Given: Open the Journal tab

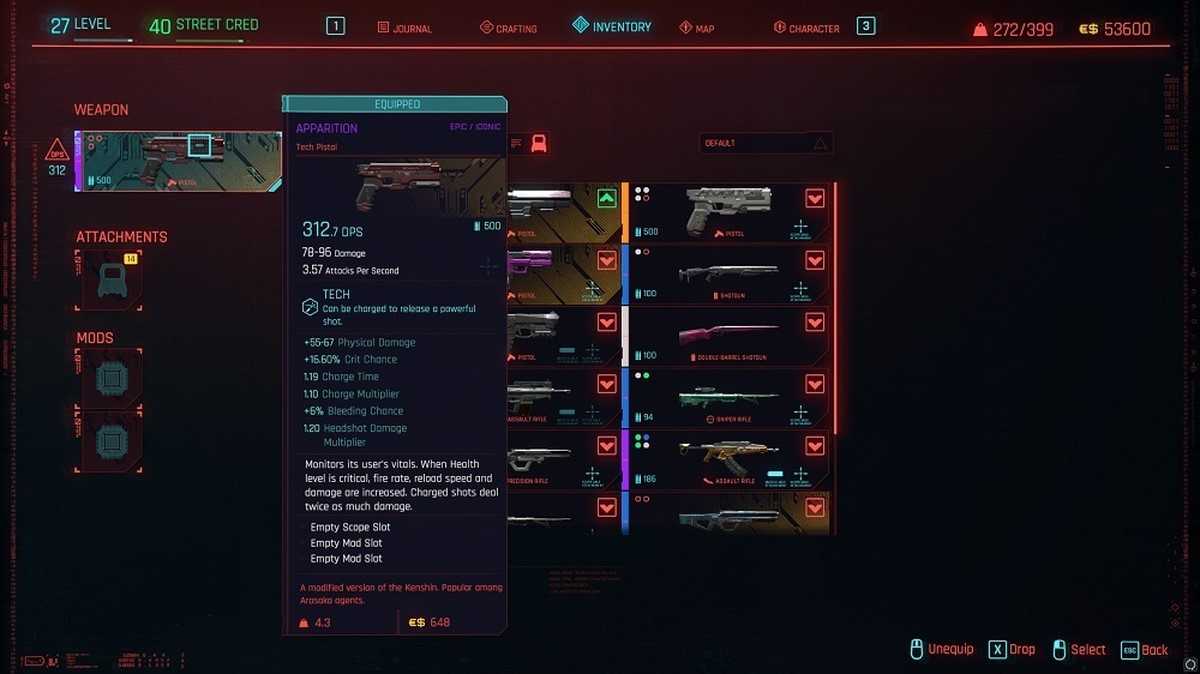Looking at the screenshot, I should (405, 28).
